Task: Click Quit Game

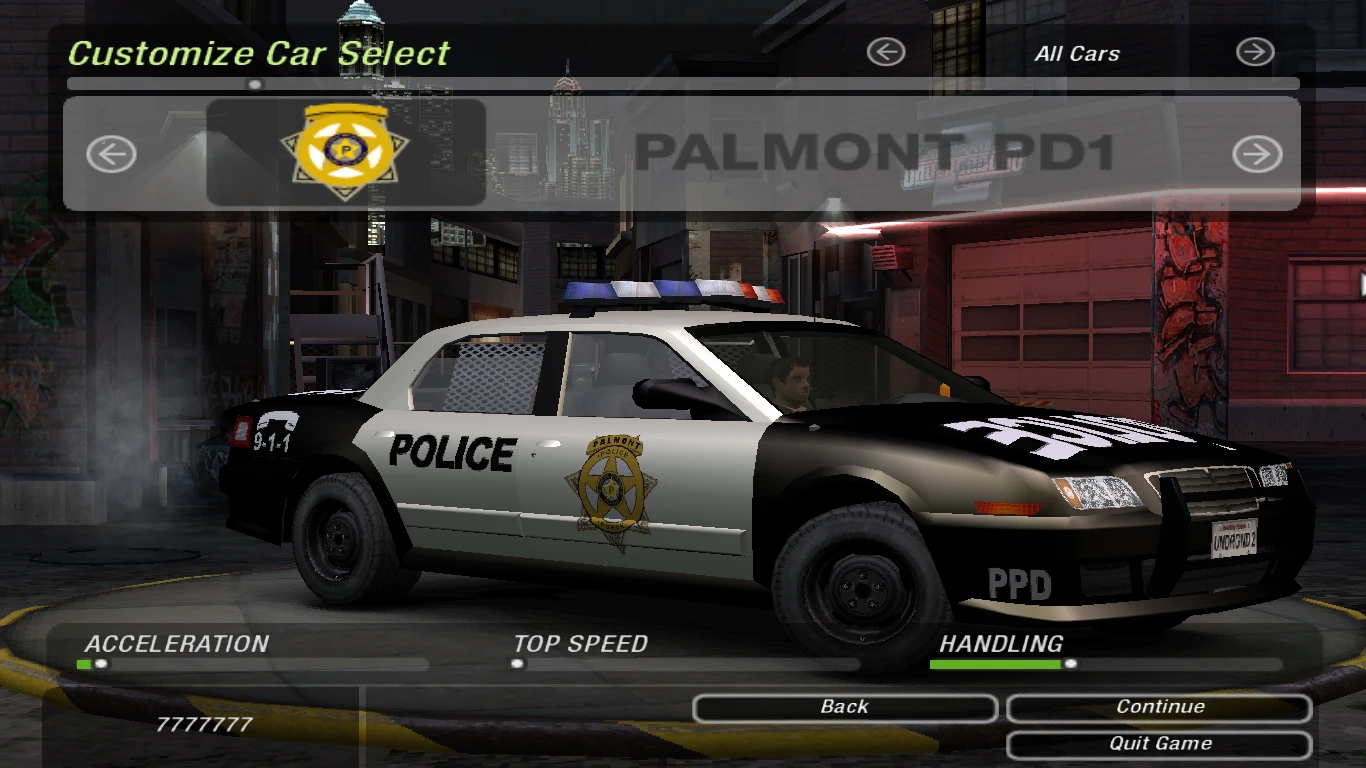Action: coord(1158,743)
